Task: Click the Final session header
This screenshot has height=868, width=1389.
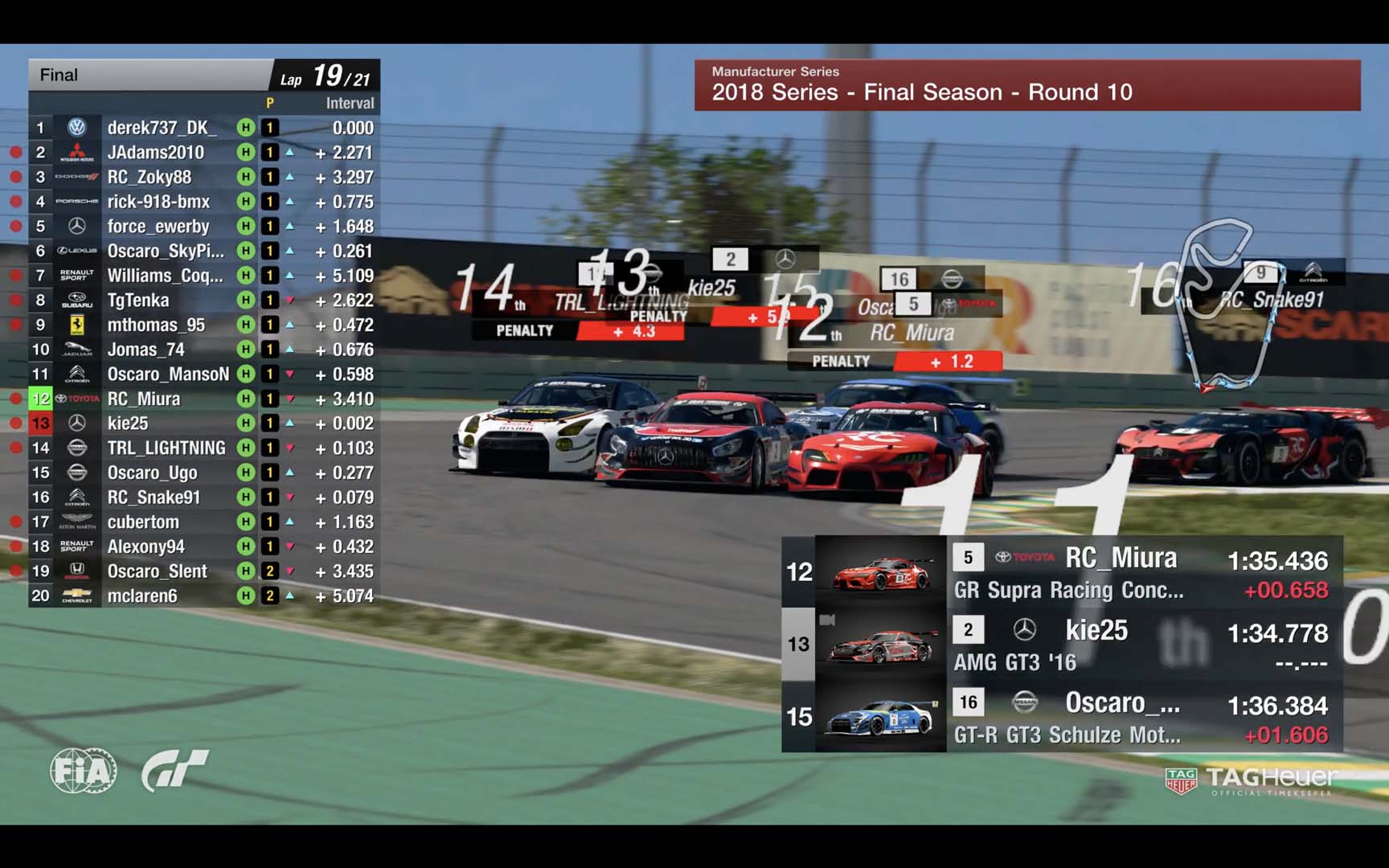Action: coord(149,76)
